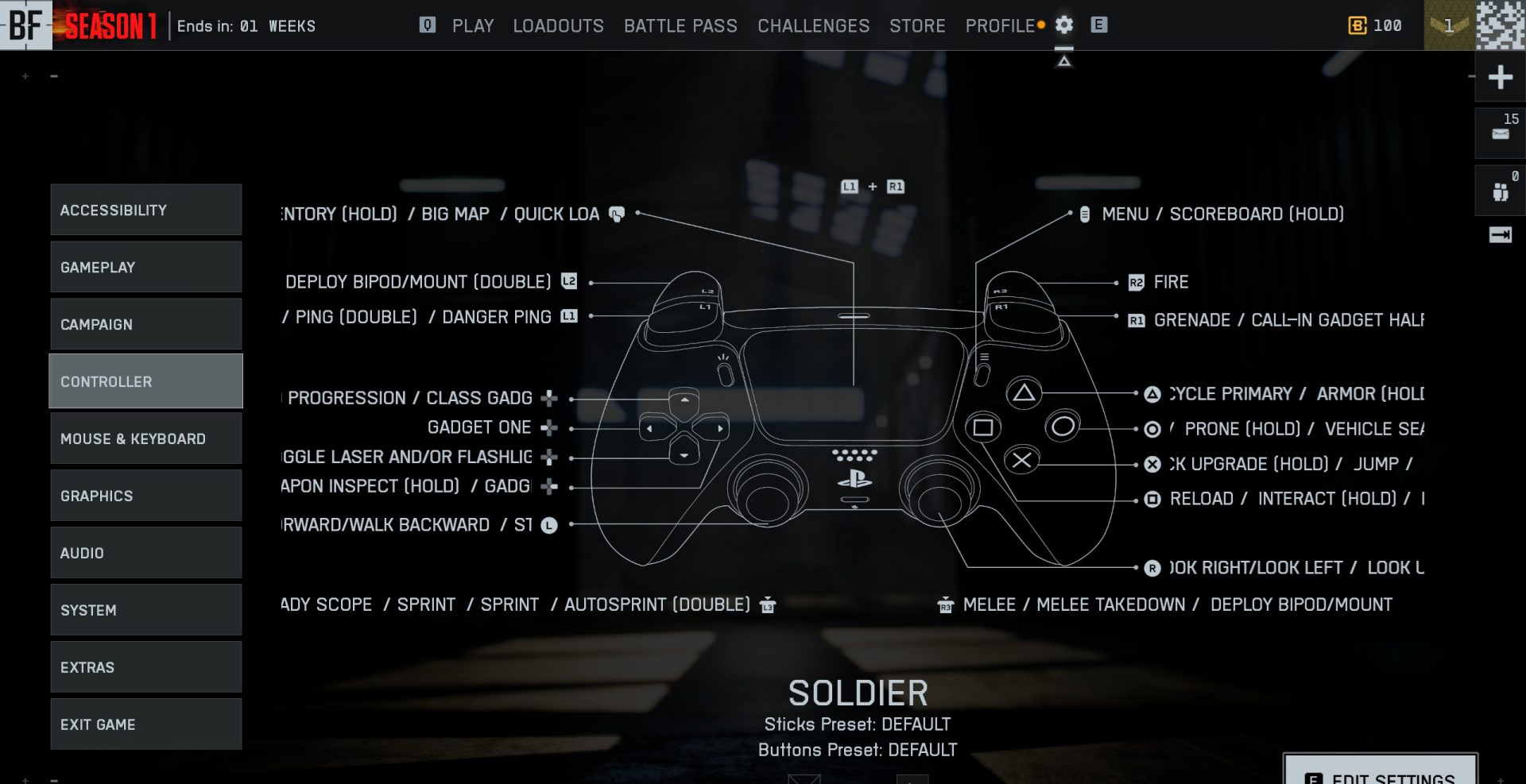The width and height of the screenshot is (1526, 784).
Task: Click the settings gear icon
Action: pyautogui.click(x=1064, y=25)
